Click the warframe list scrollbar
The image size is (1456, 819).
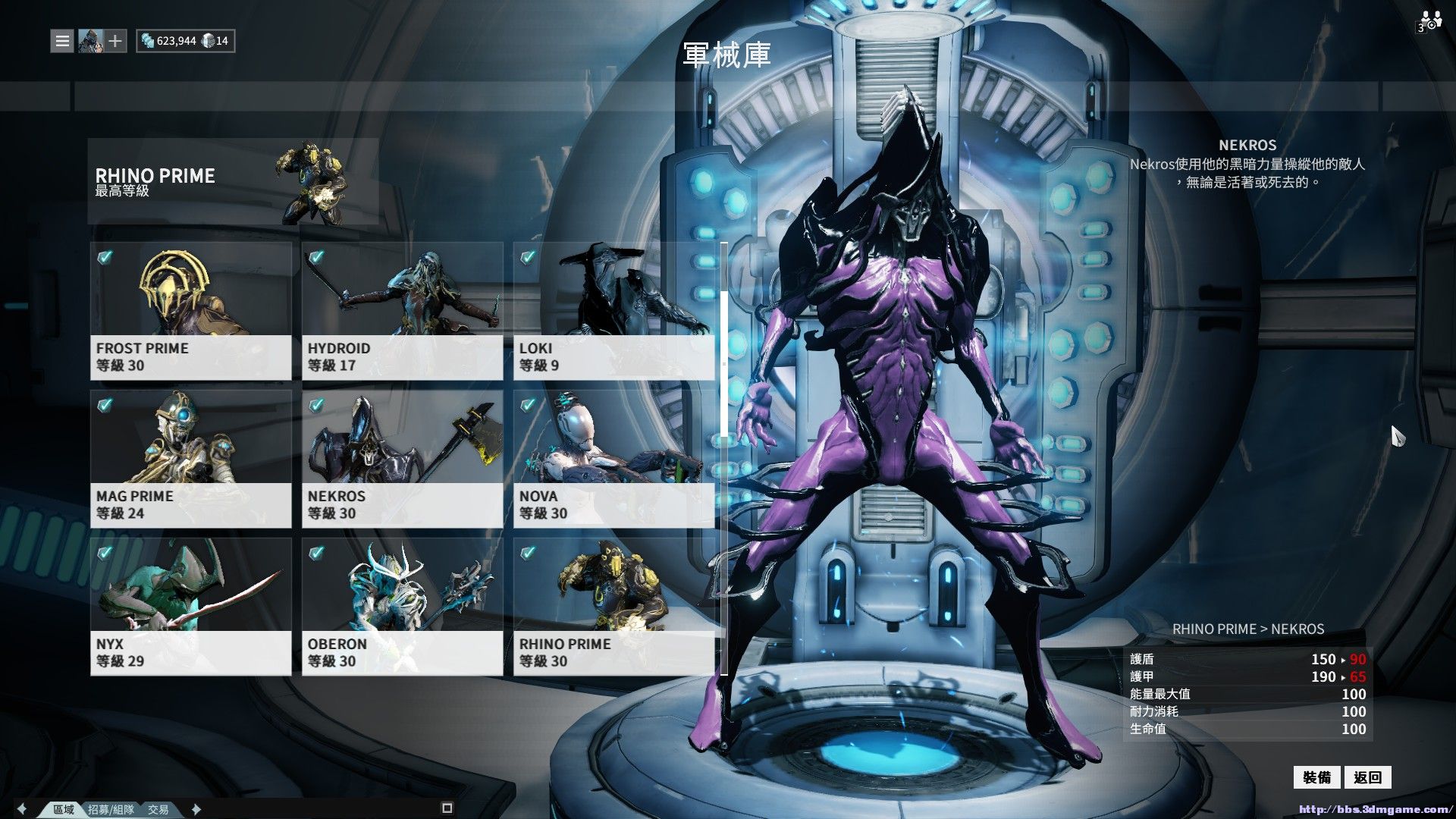[x=724, y=364]
